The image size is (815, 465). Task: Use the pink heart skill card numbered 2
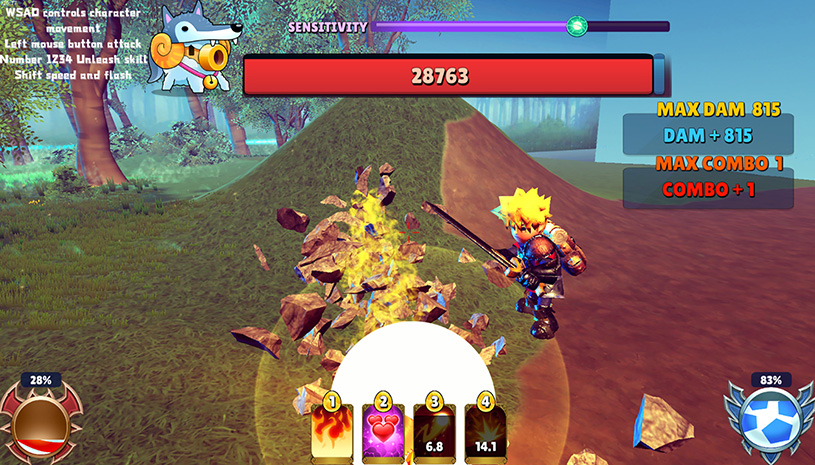[x=383, y=432]
